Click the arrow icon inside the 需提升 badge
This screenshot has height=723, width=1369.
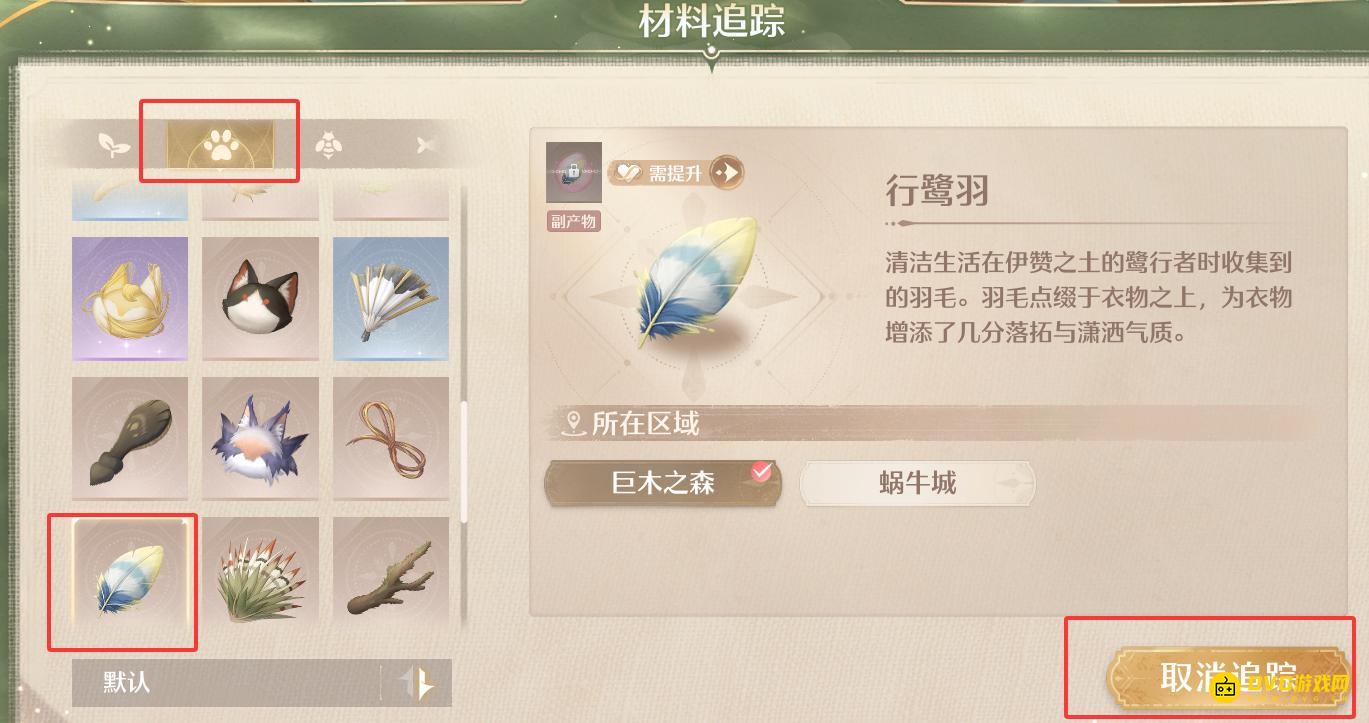point(727,172)
